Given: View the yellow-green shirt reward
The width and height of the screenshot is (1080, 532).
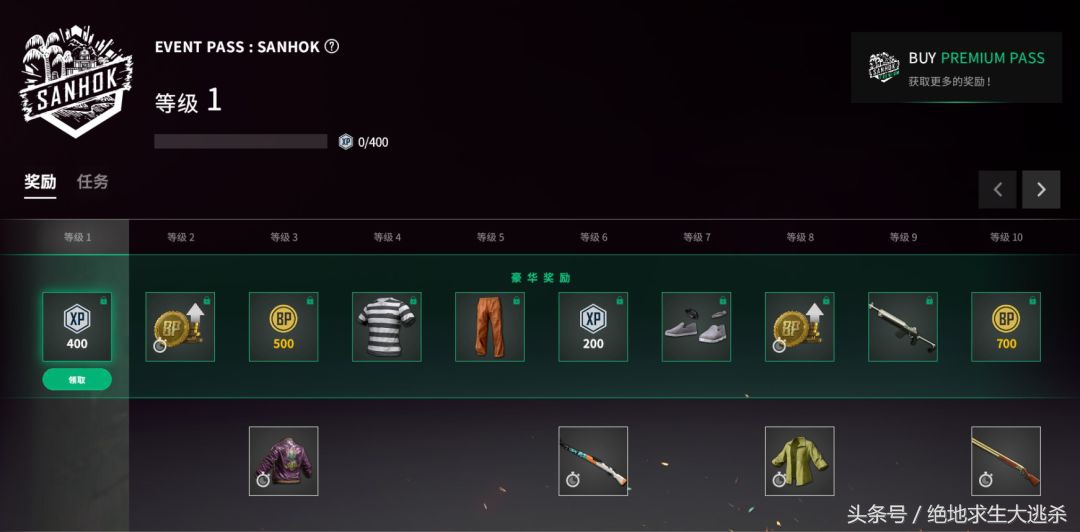Looking at the screenshot, I should coord(799,461).
